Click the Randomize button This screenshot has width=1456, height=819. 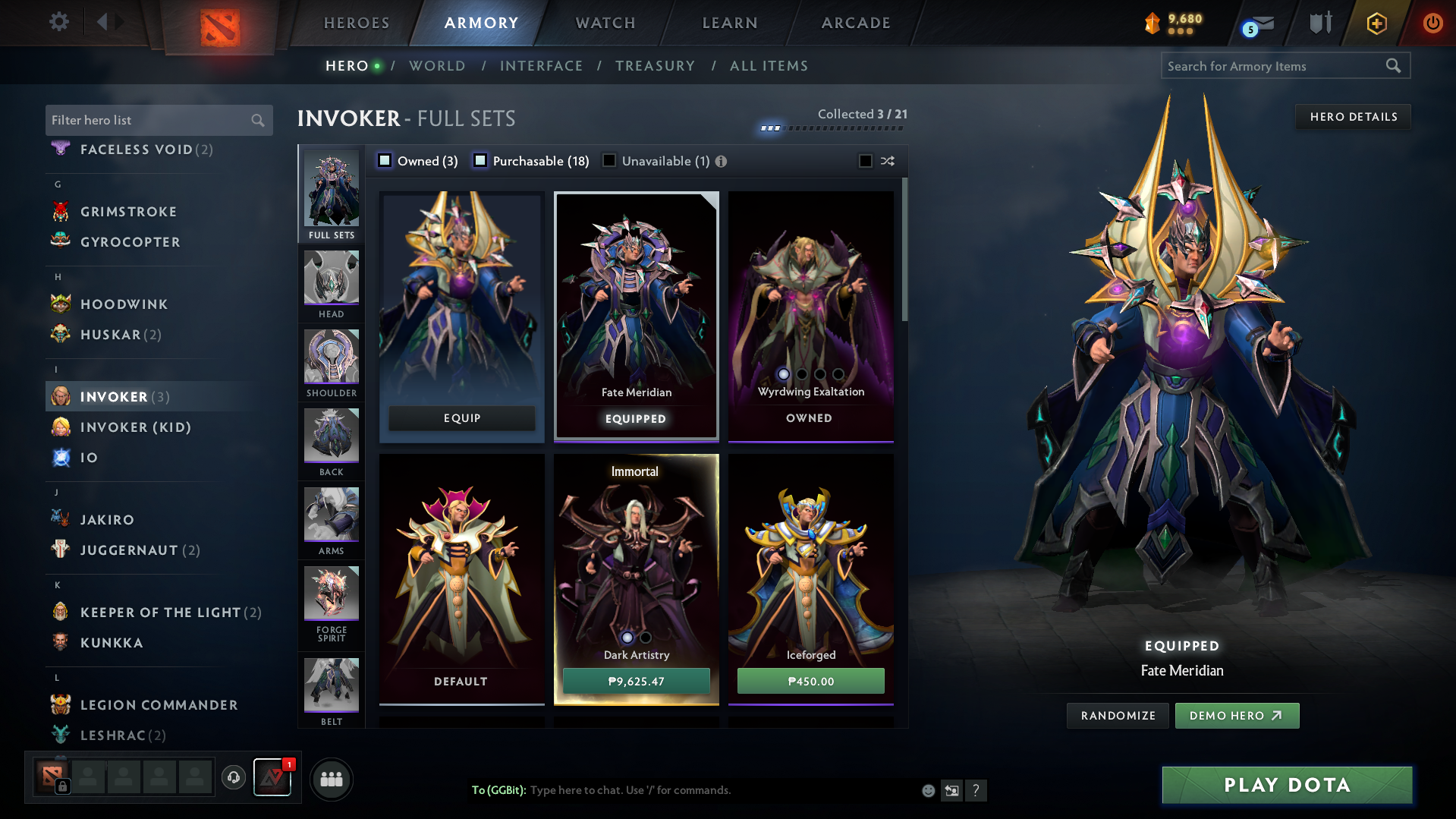1118,716
